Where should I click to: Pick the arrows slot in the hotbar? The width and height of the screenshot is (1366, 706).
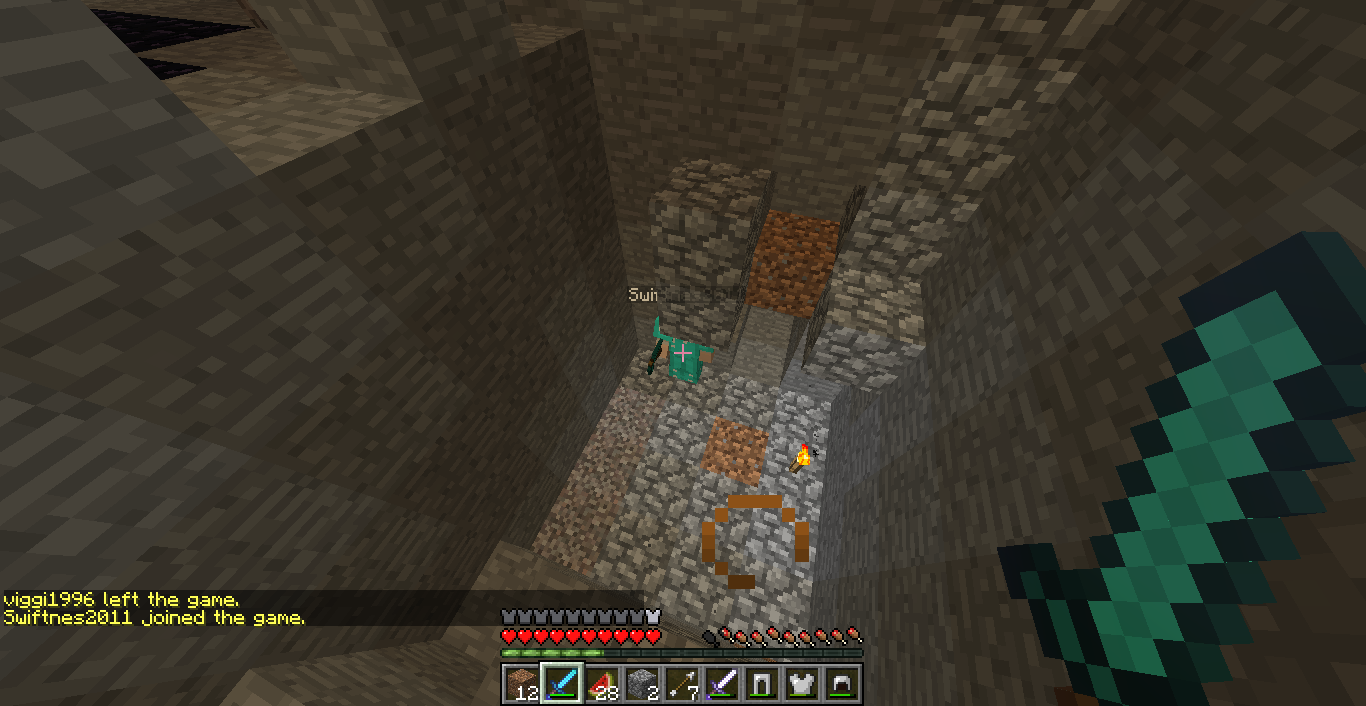pos(682,684)
